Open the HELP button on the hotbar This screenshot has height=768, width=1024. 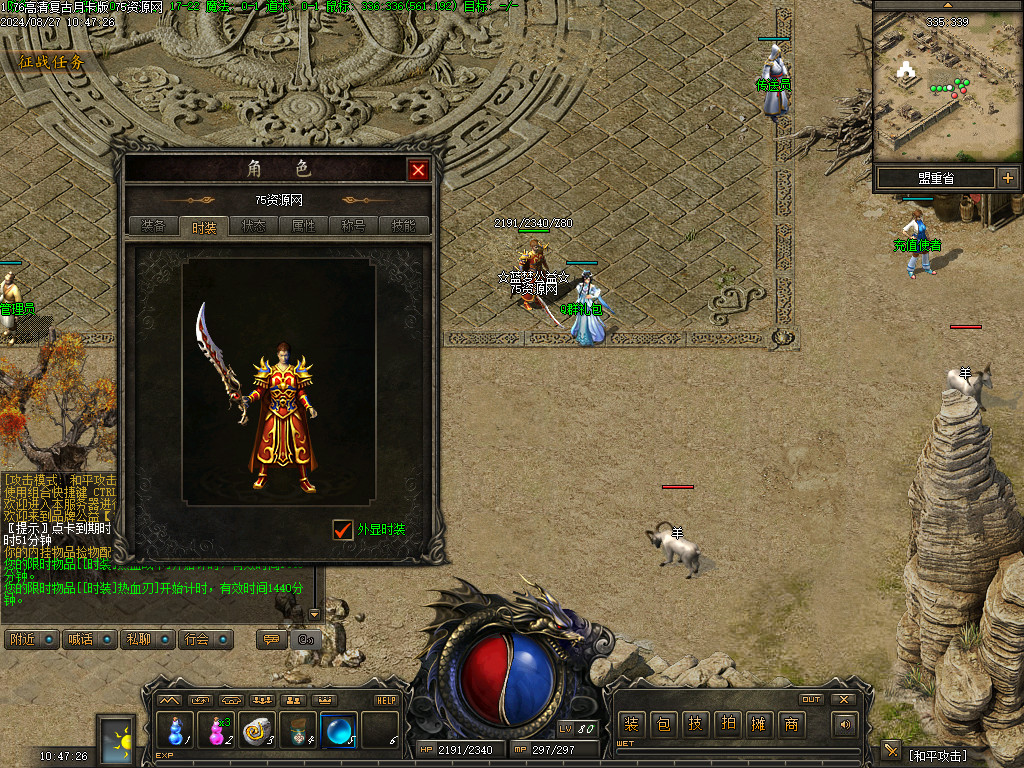coord(386,700)
